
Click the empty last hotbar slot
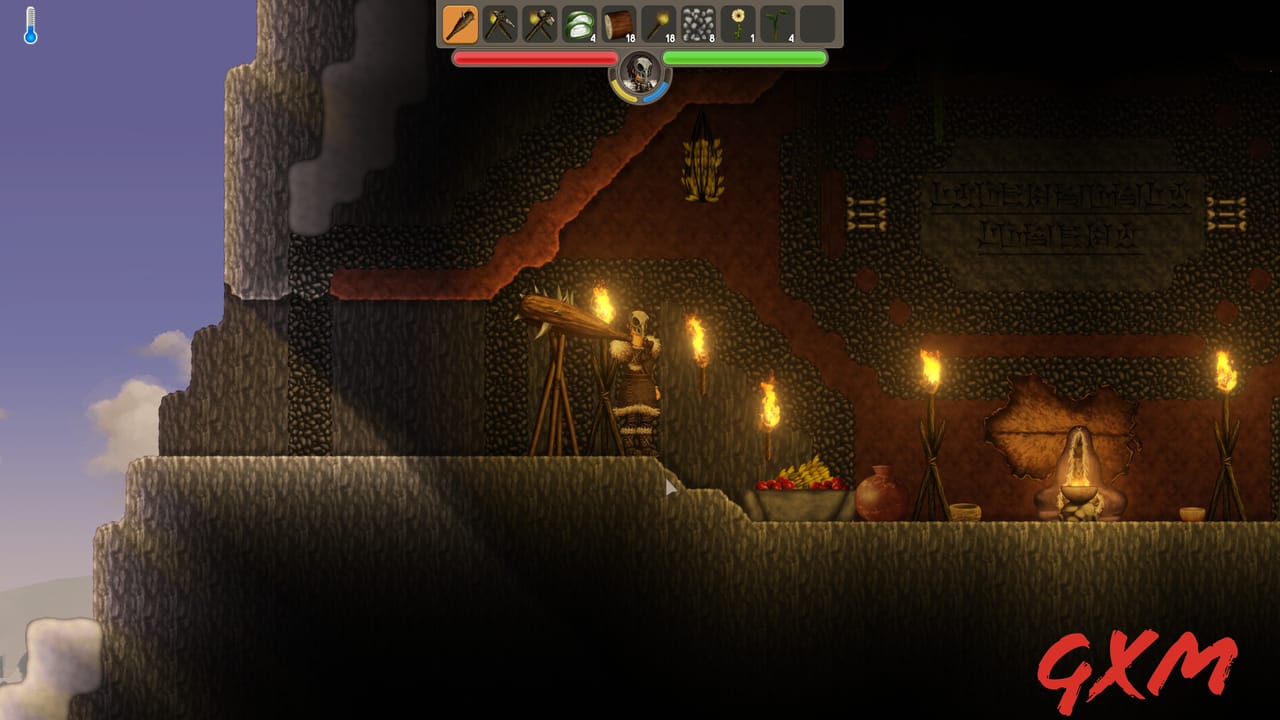click(818, 25)
